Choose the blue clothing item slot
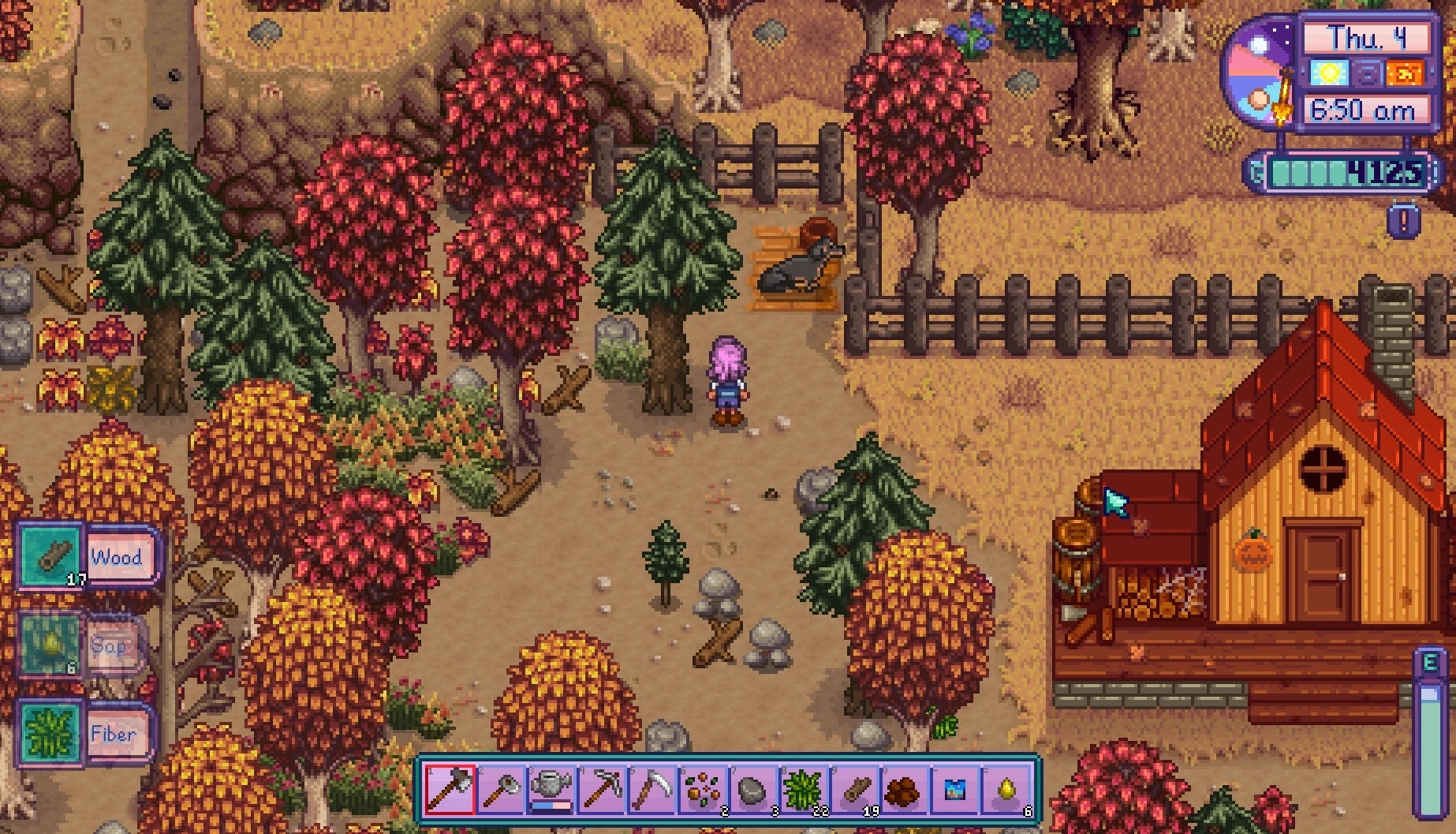1456x834 pixels. (955, 790)
